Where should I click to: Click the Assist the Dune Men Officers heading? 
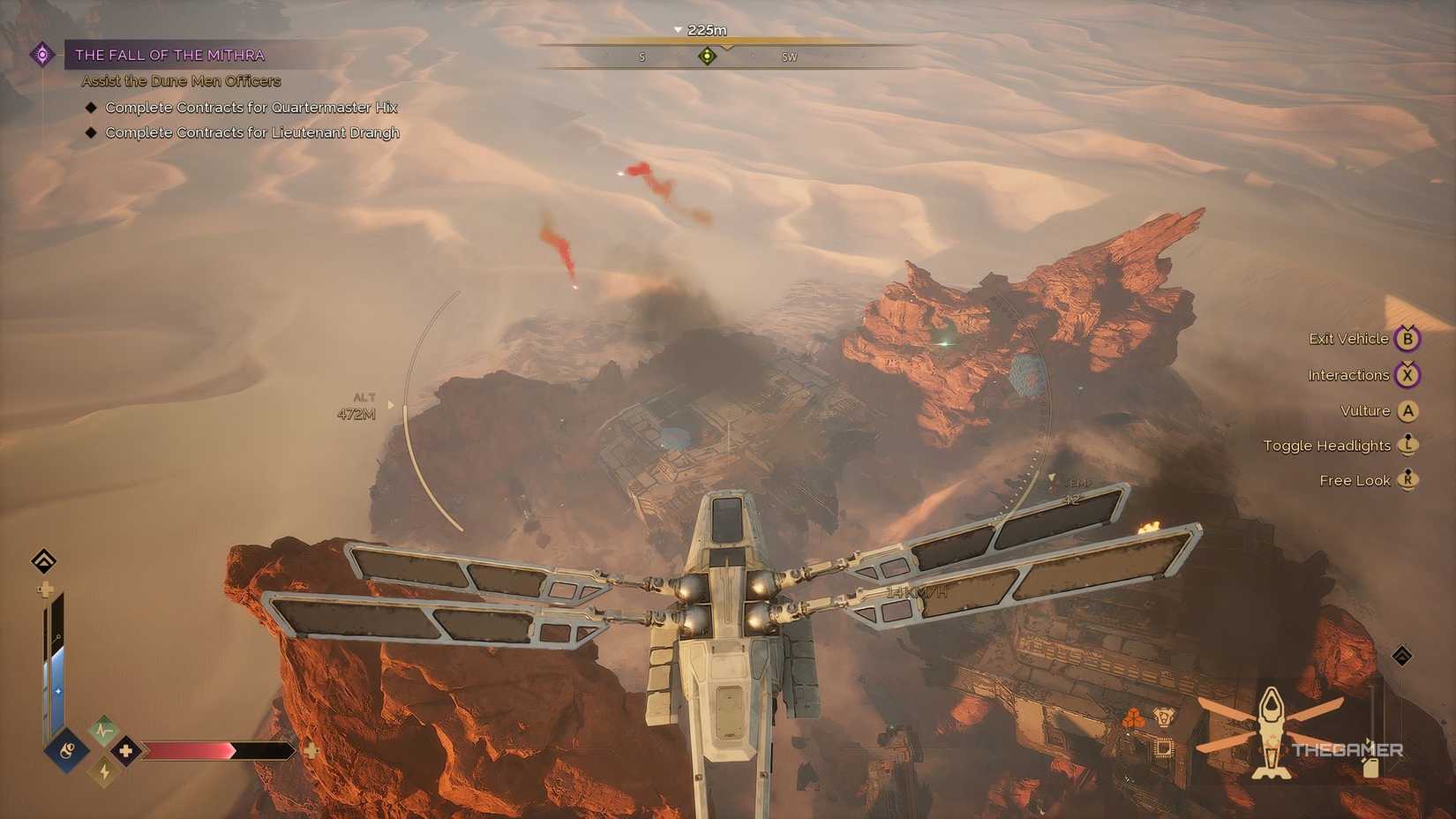(179, 80)
